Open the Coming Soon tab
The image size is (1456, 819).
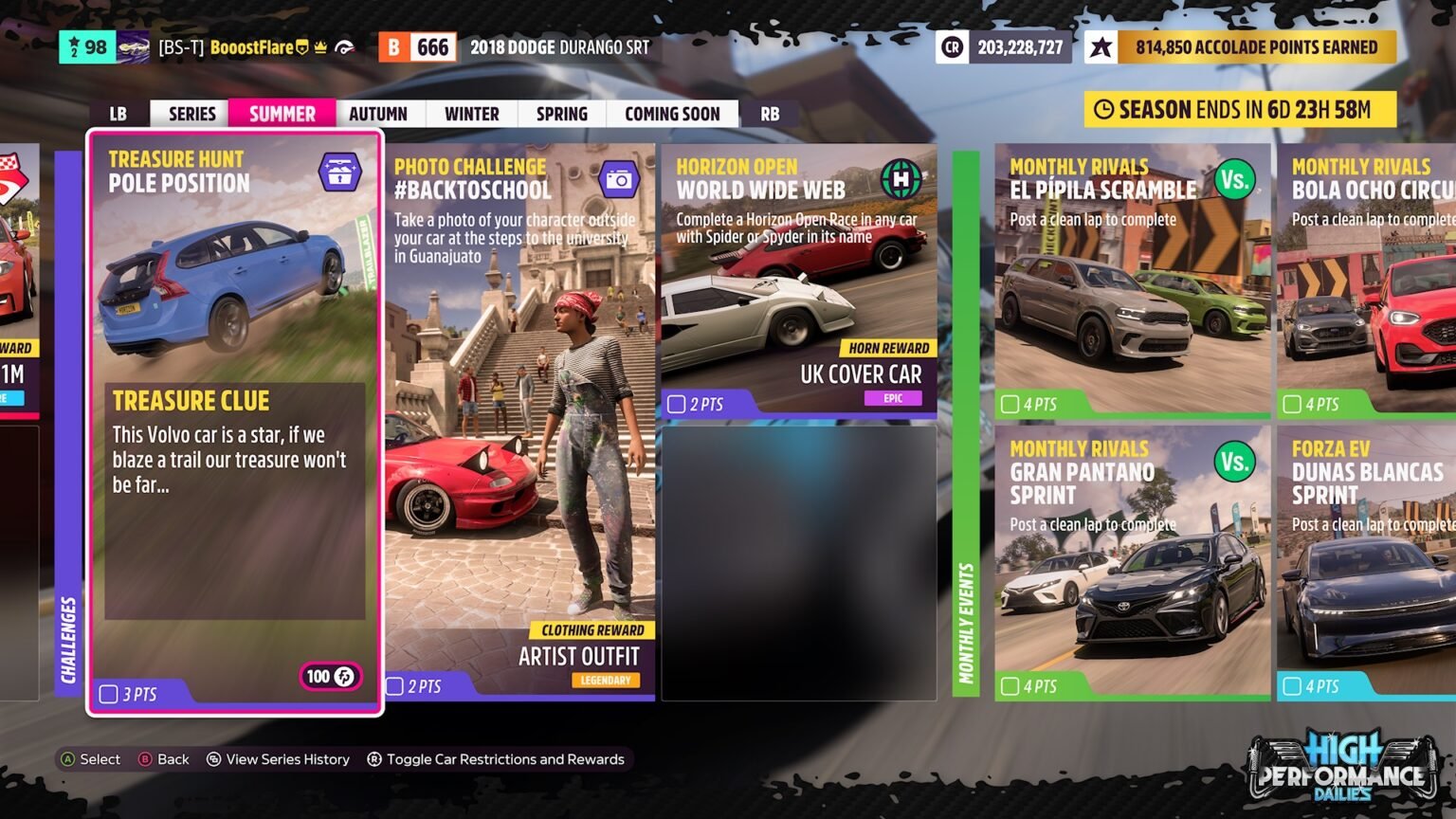(x=673, y=113)
